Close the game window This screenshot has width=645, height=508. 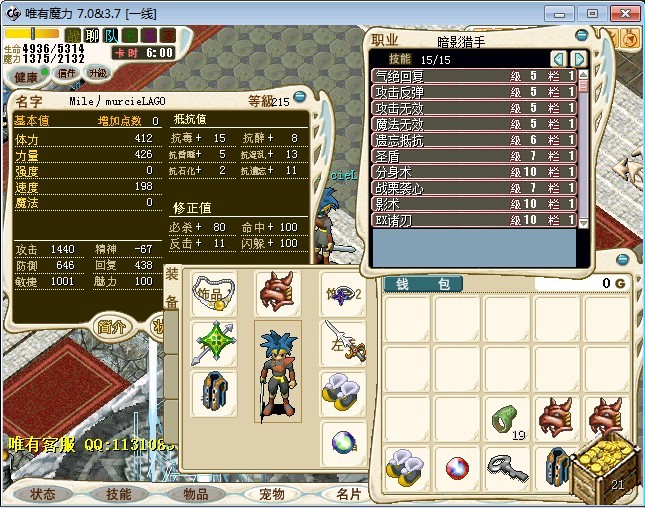621,13
